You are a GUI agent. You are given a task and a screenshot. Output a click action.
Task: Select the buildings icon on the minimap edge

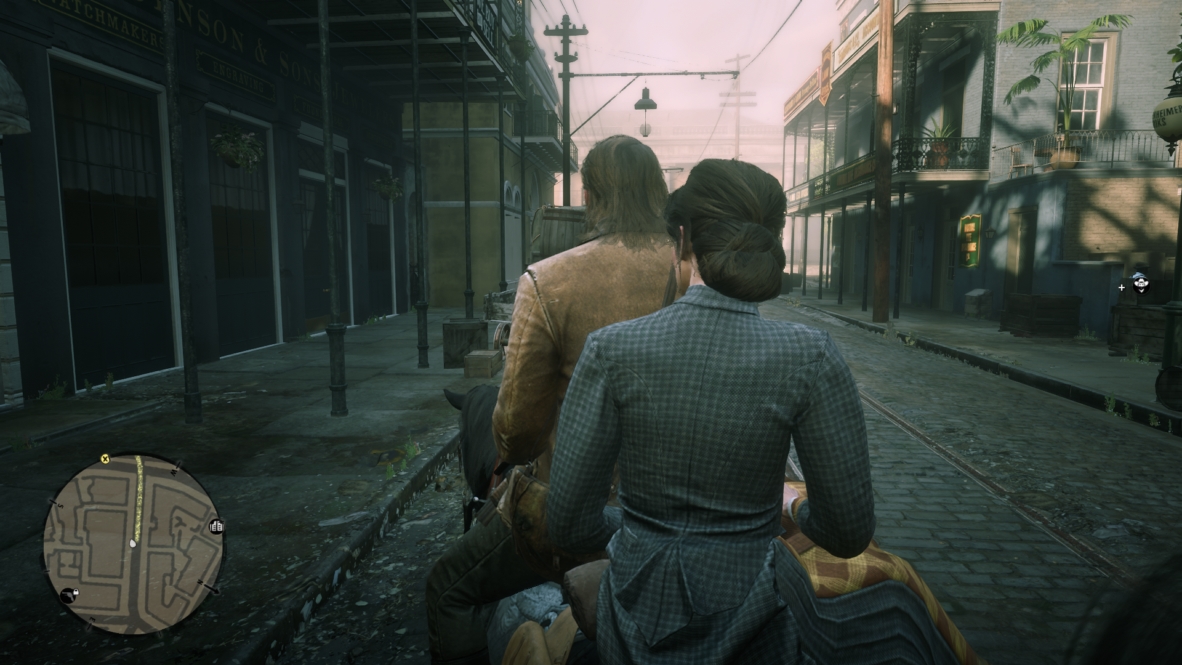[216, 526]
